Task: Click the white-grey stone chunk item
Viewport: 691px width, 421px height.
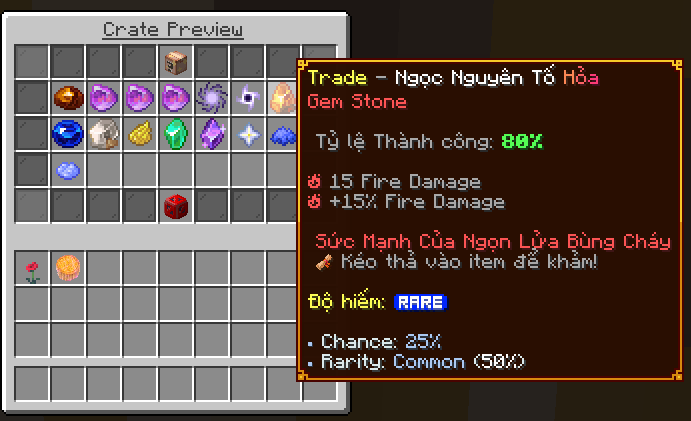Action: point(104,134)
